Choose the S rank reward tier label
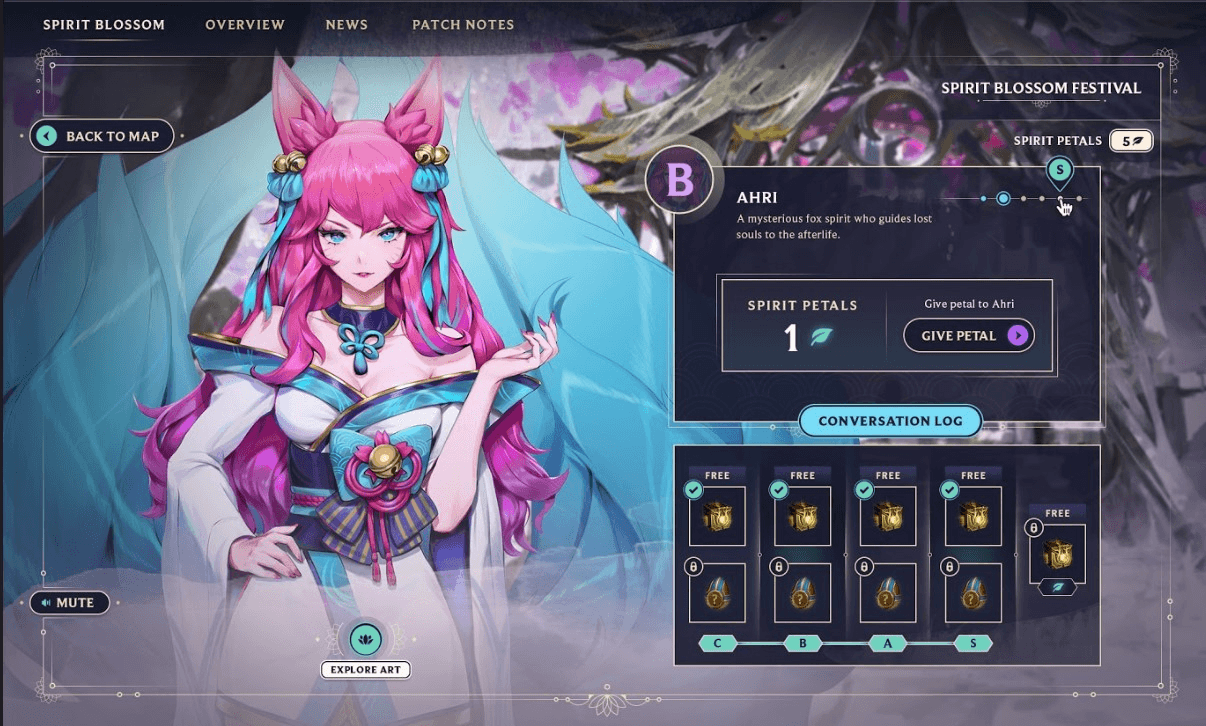Screen dimensions: 1206x726 [972, 643]
